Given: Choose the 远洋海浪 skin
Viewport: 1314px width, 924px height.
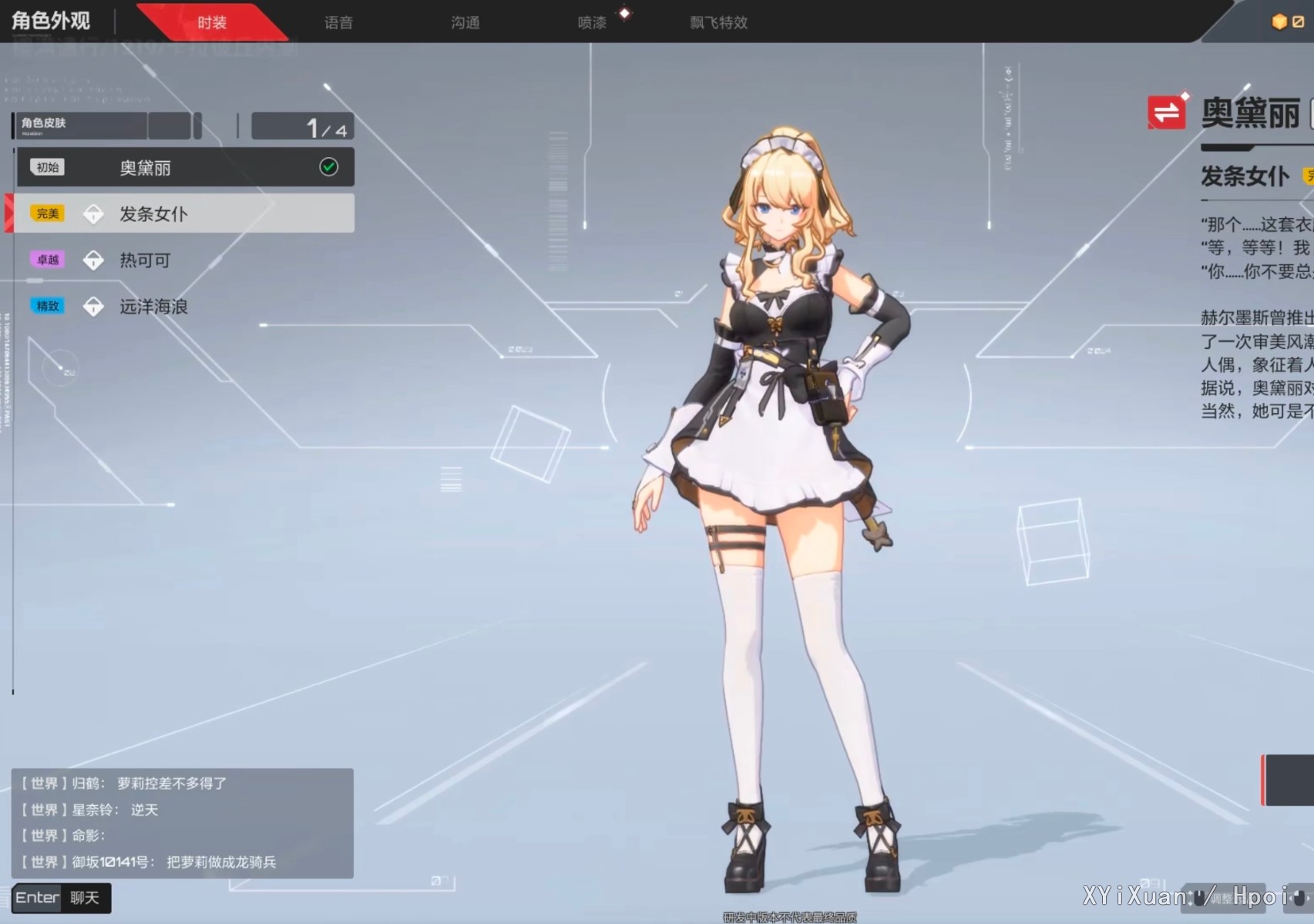Looking at the screenshot, I should point(185,306).
